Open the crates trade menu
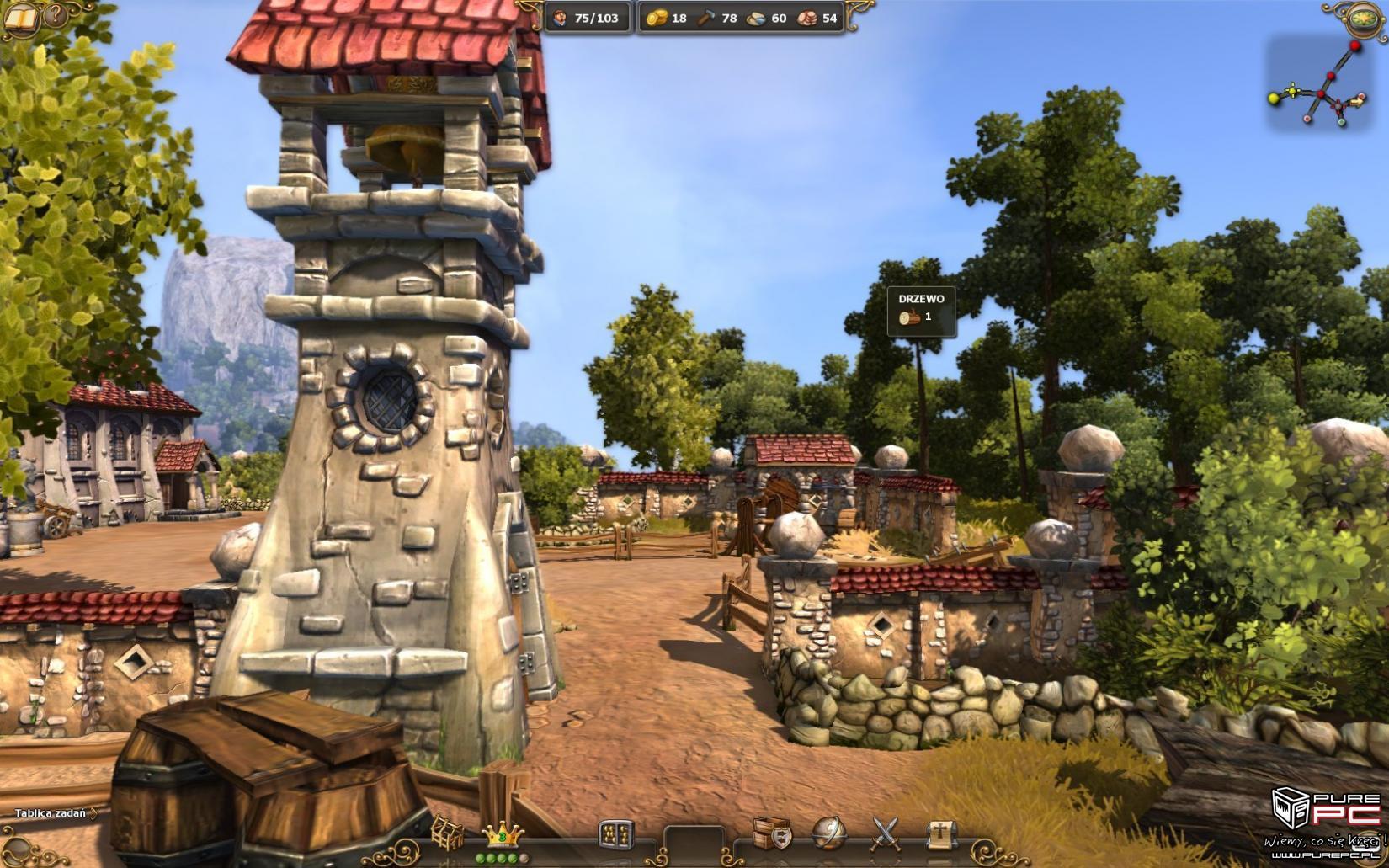Viewport: 1389px width, 868px height. point(772,833)
